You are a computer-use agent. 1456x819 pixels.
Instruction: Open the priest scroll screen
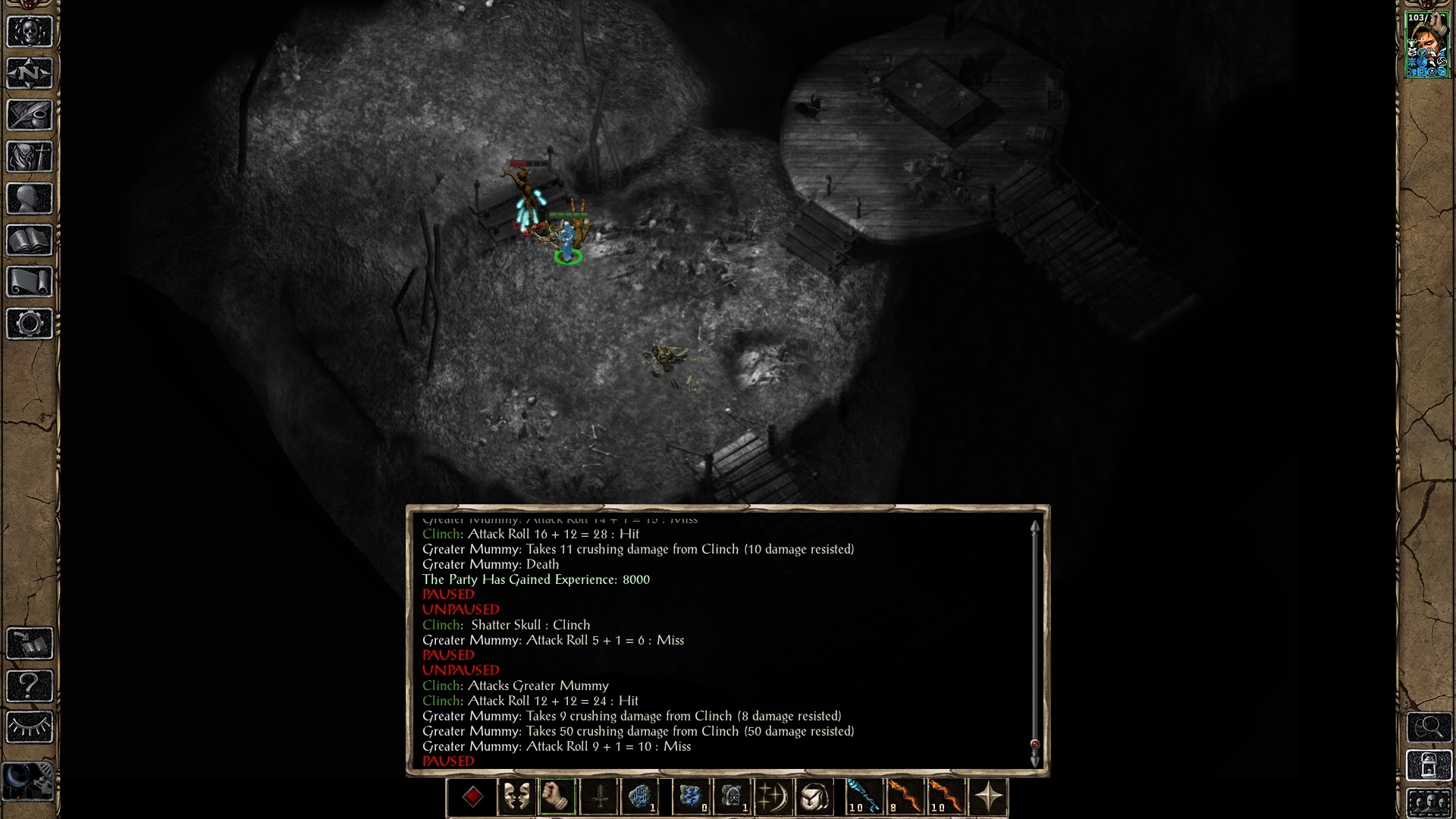pyautogui.click(x=30, y=282)
